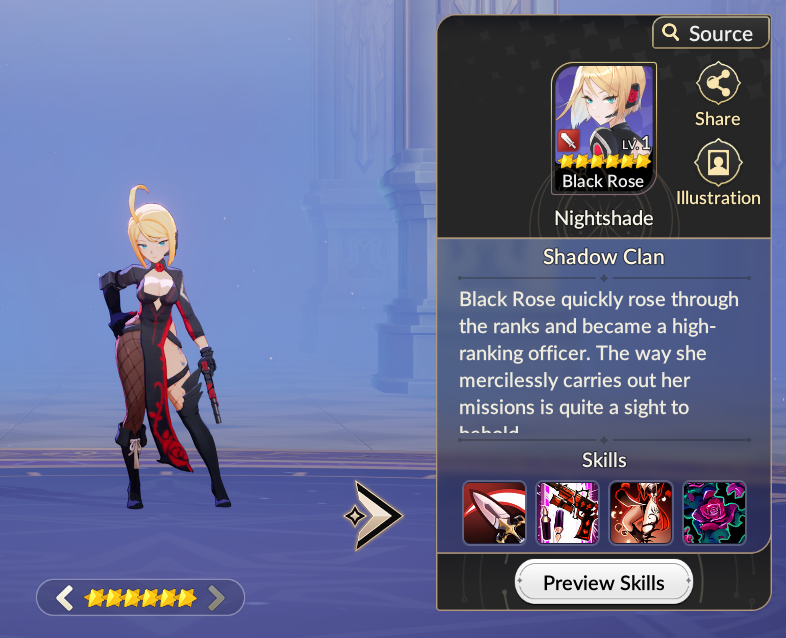Show previous star rank with left arrow
Viewport: 786px width, 638px height.
point(65,598)
